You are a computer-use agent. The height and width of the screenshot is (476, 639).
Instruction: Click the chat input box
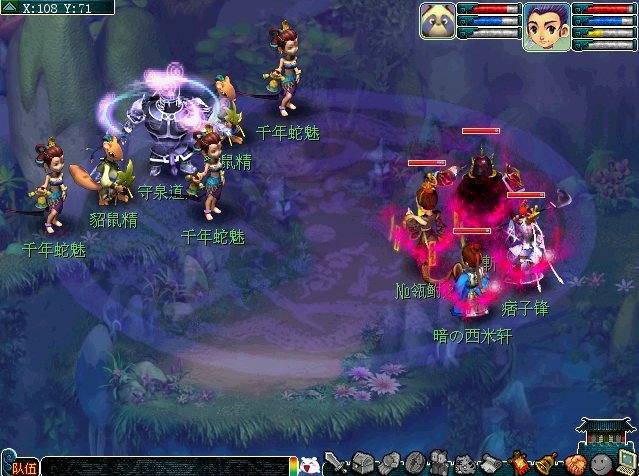coord(165,466)
